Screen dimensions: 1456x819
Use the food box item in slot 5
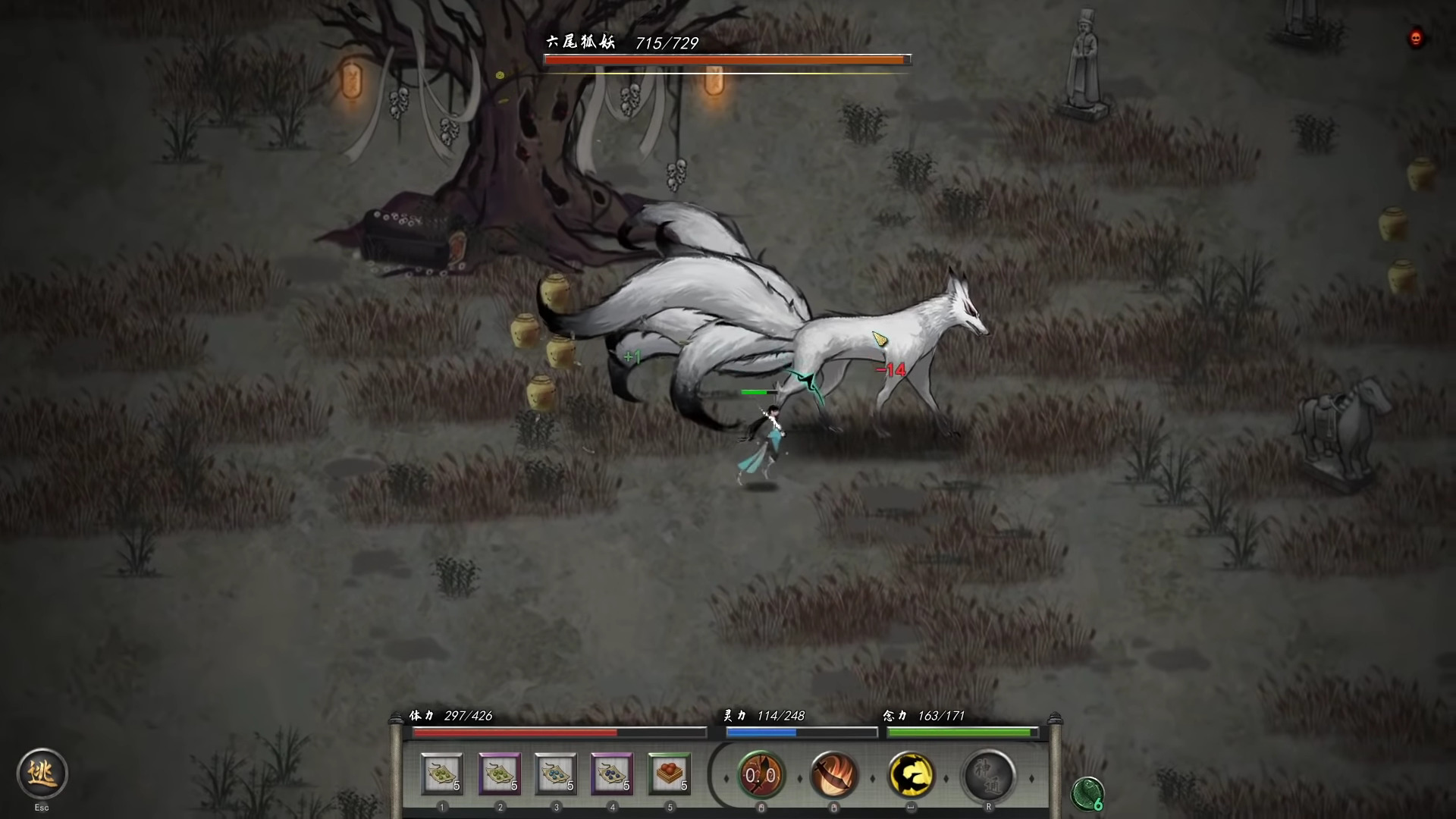pyautogui.click(x=670, y=775)
